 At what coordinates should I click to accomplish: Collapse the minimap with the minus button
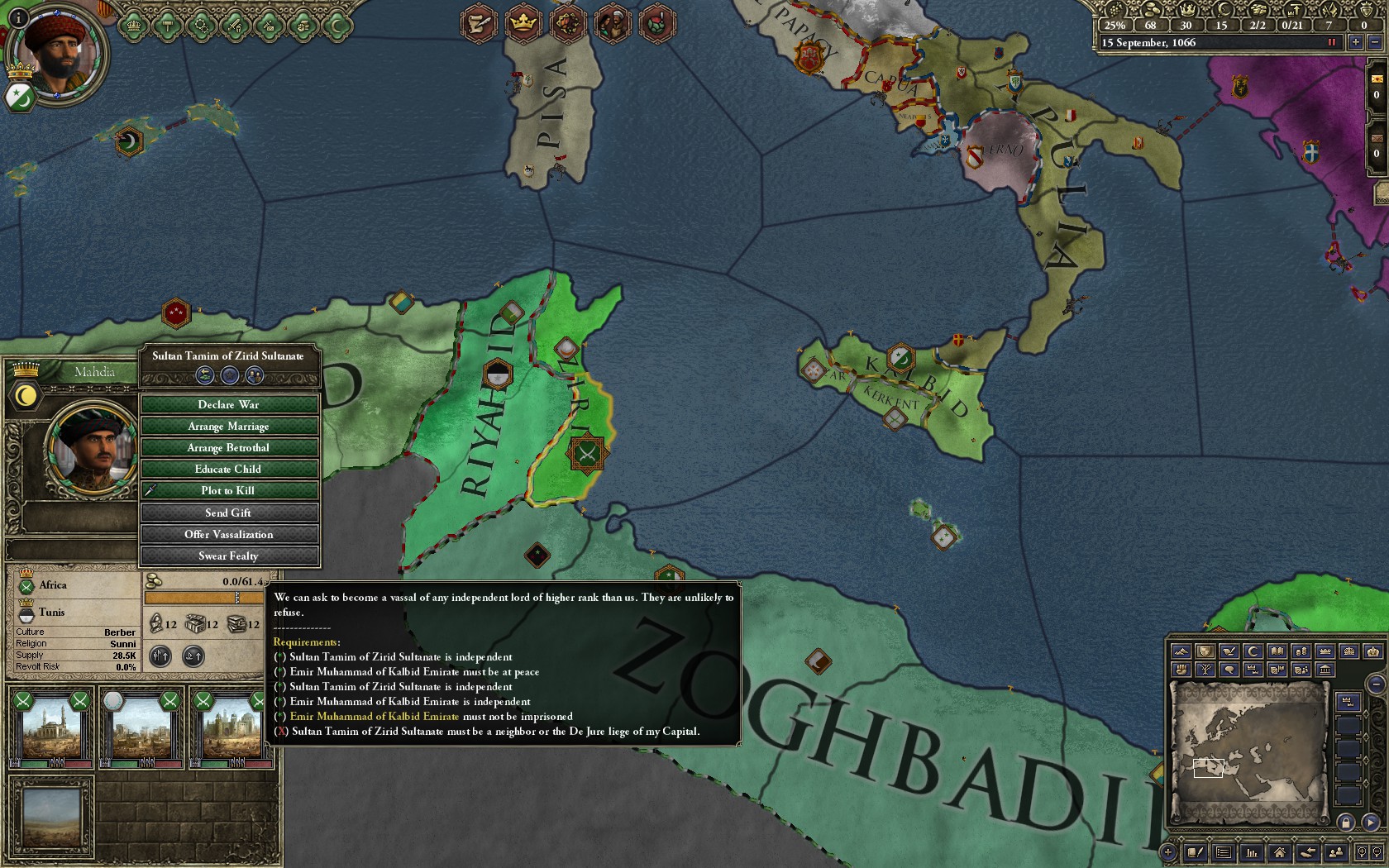[x=1377, y=684]
